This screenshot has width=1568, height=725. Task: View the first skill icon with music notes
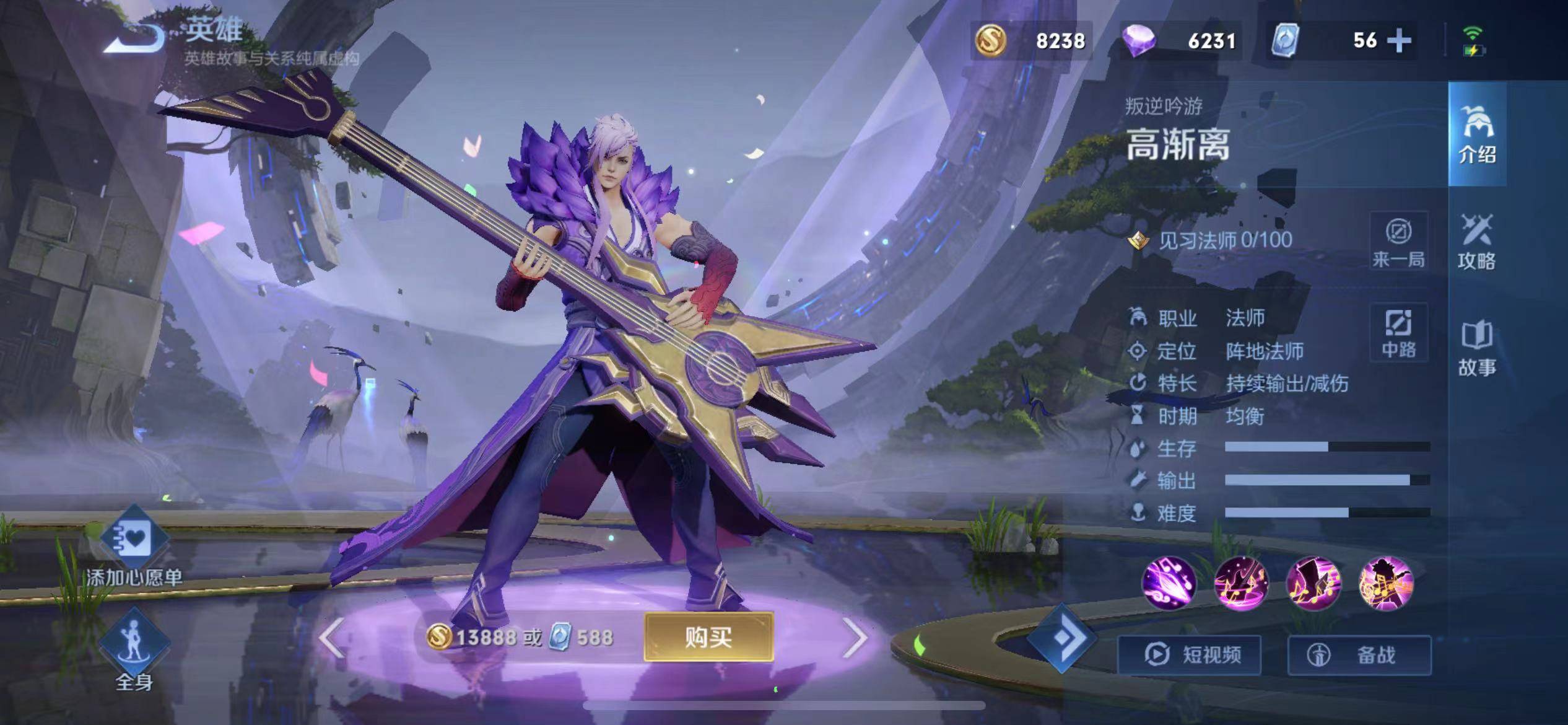click(x=1169, y=584)
